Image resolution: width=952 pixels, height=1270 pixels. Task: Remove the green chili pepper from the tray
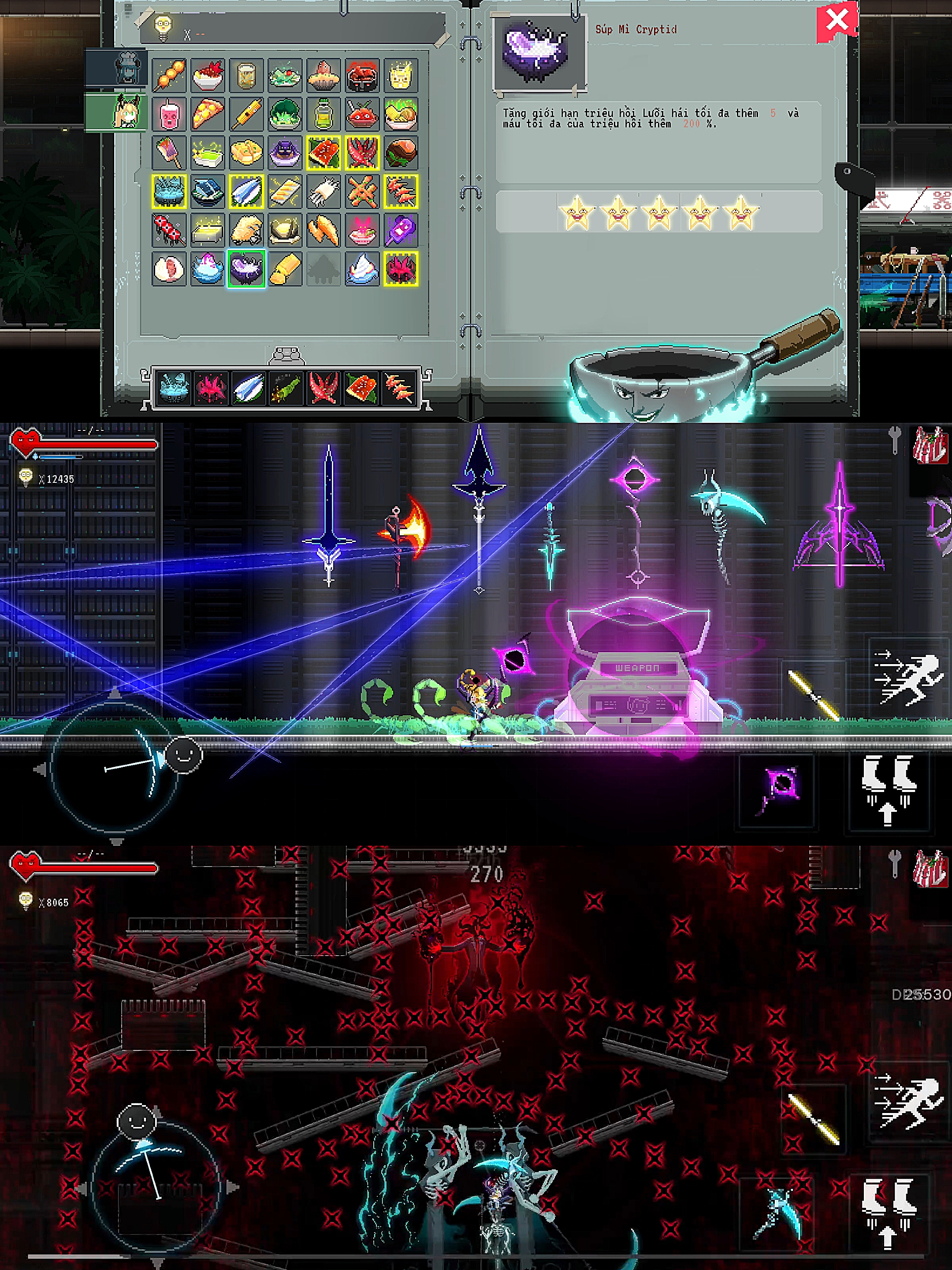tap(286, 388)
